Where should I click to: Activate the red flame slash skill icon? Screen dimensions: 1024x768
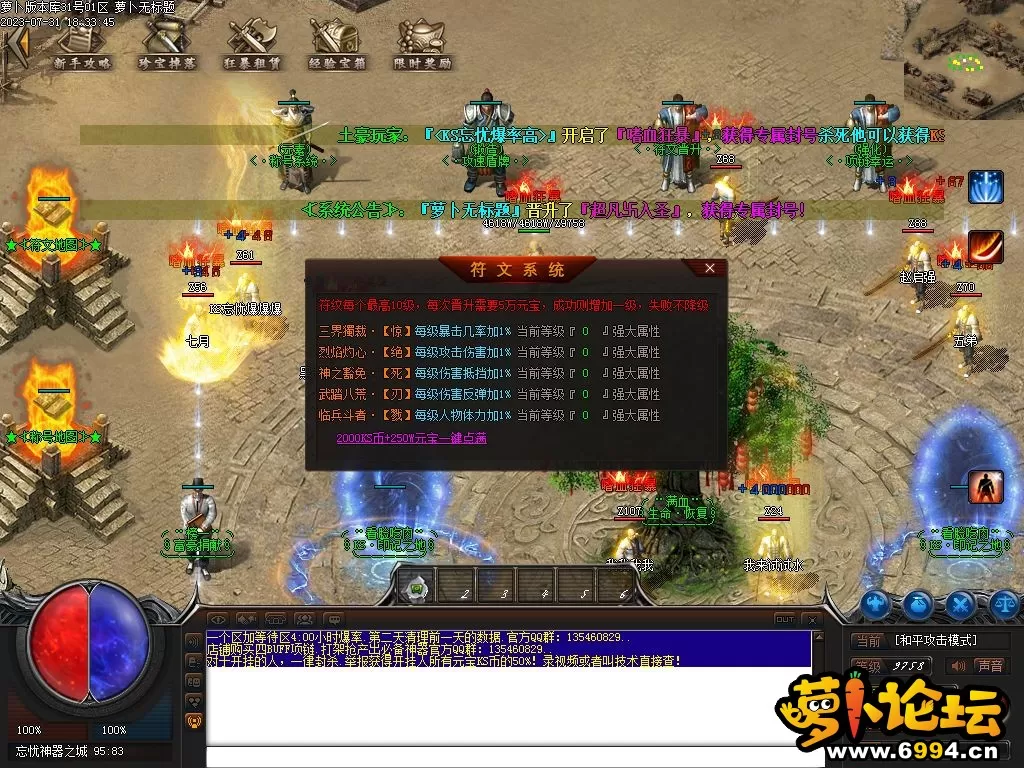(x=985, y=247)
